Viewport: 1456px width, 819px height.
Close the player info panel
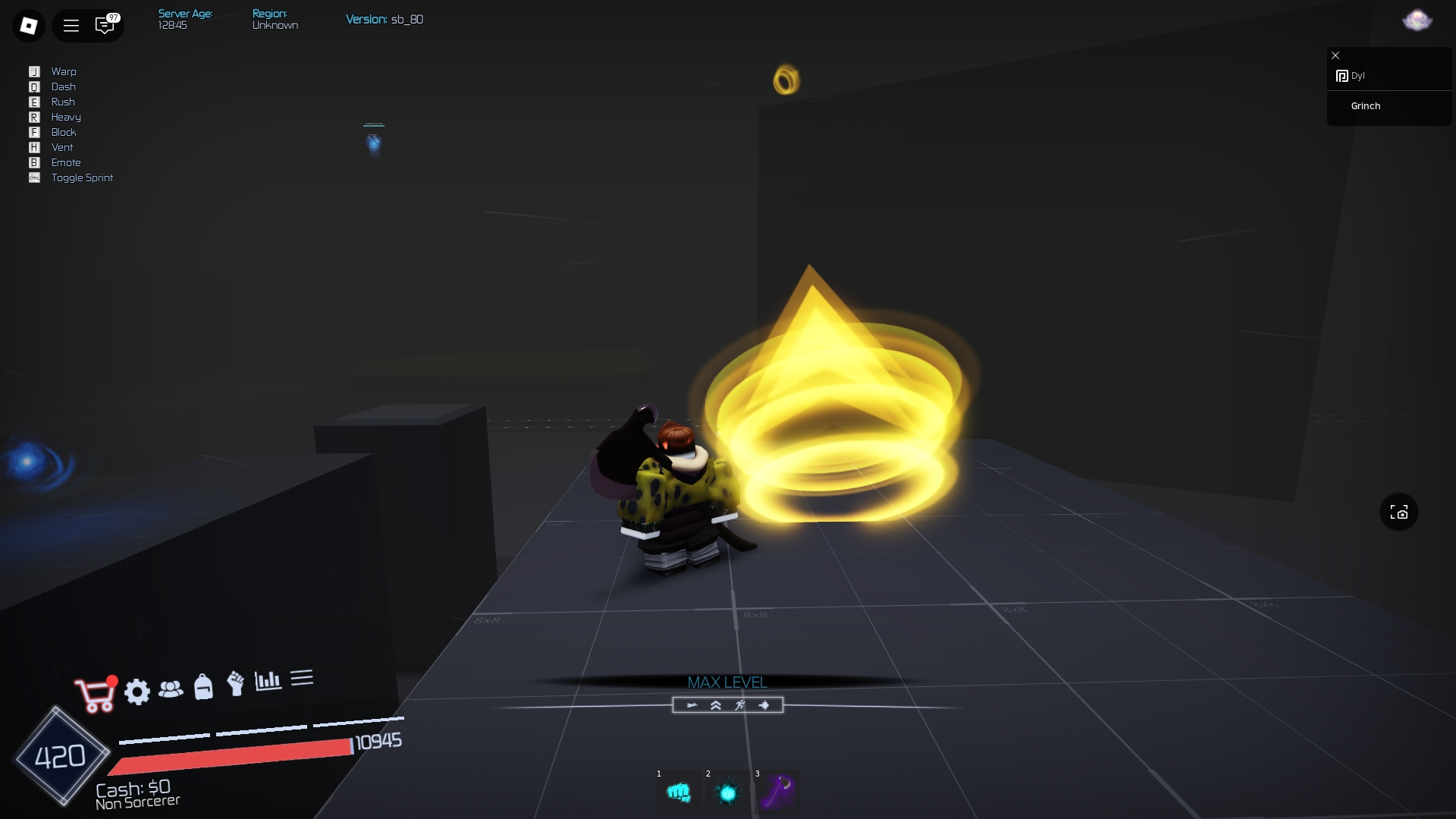tap(1335, 55)
